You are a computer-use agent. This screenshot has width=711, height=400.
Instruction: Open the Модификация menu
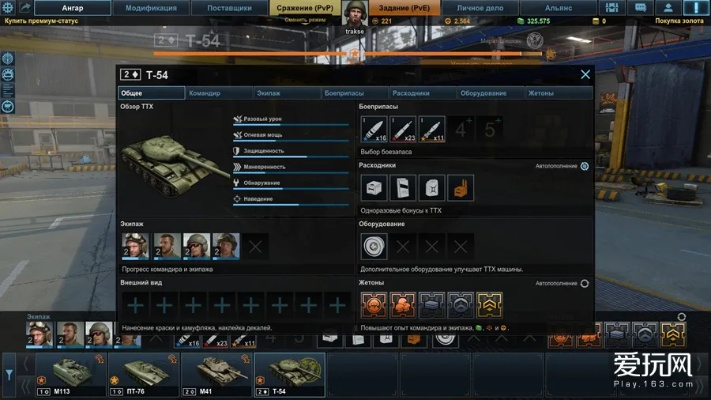pos(151,7)
